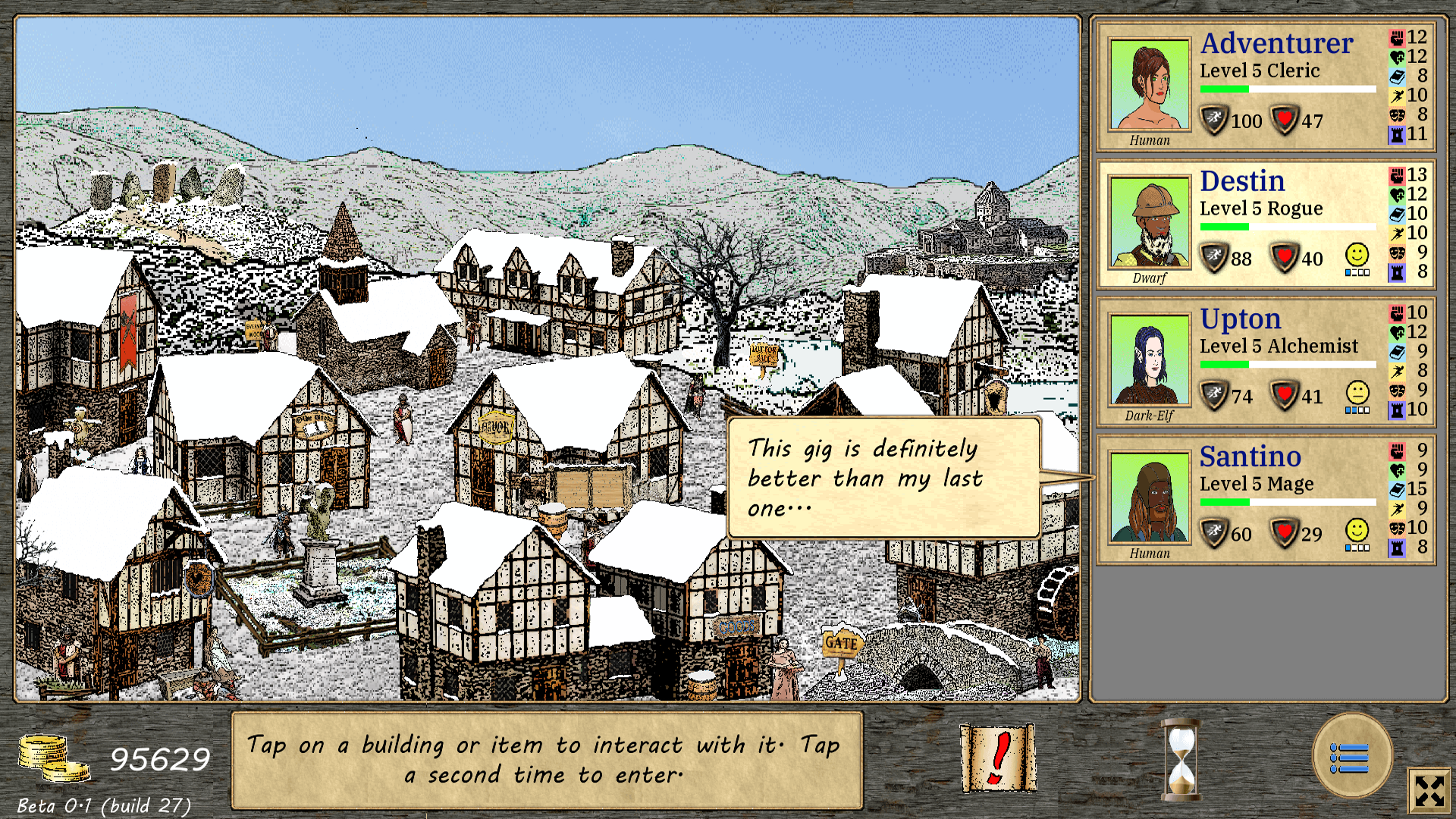
Task: Check Destin's smiley mood indicator
Action: [x=1357, y=255]
